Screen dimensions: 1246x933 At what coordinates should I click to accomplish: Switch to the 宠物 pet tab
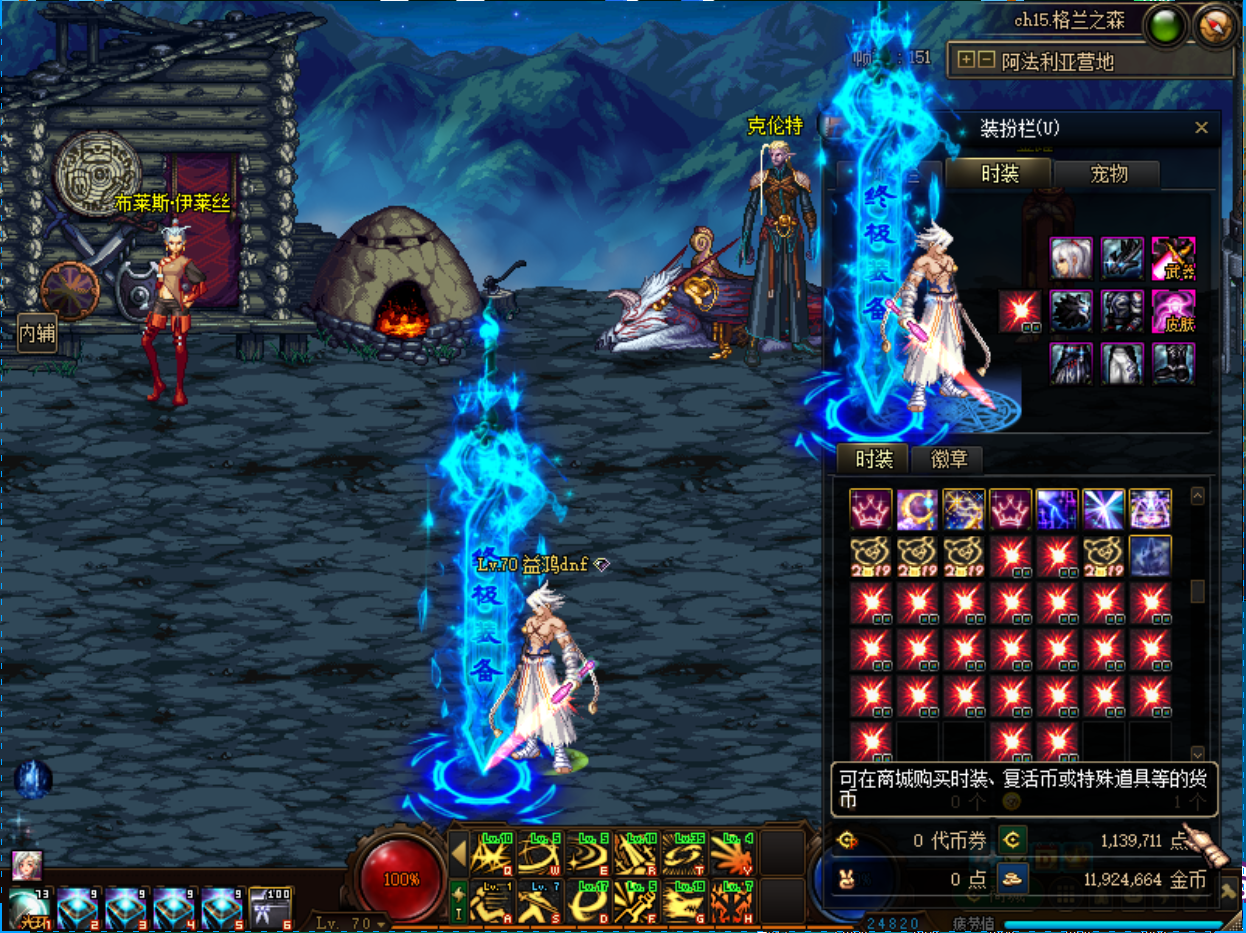[1108, 174]
